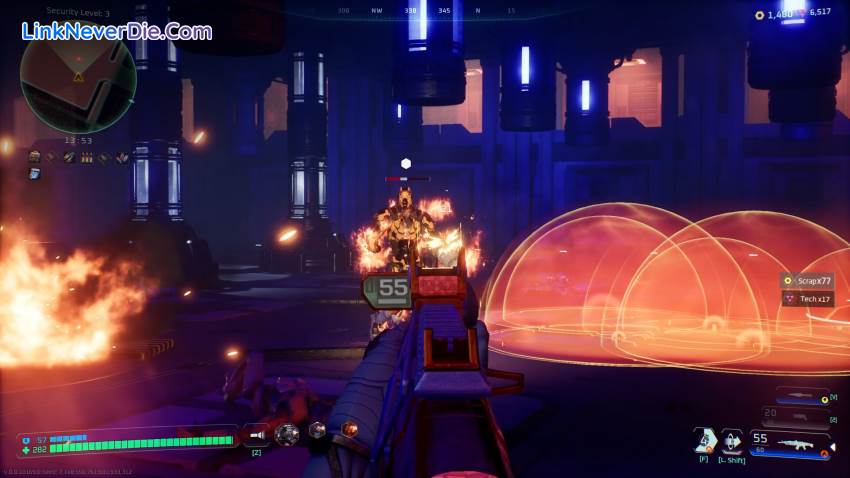
Task: Select the equipped assault rifle slot
Action: tap(792, 442)
